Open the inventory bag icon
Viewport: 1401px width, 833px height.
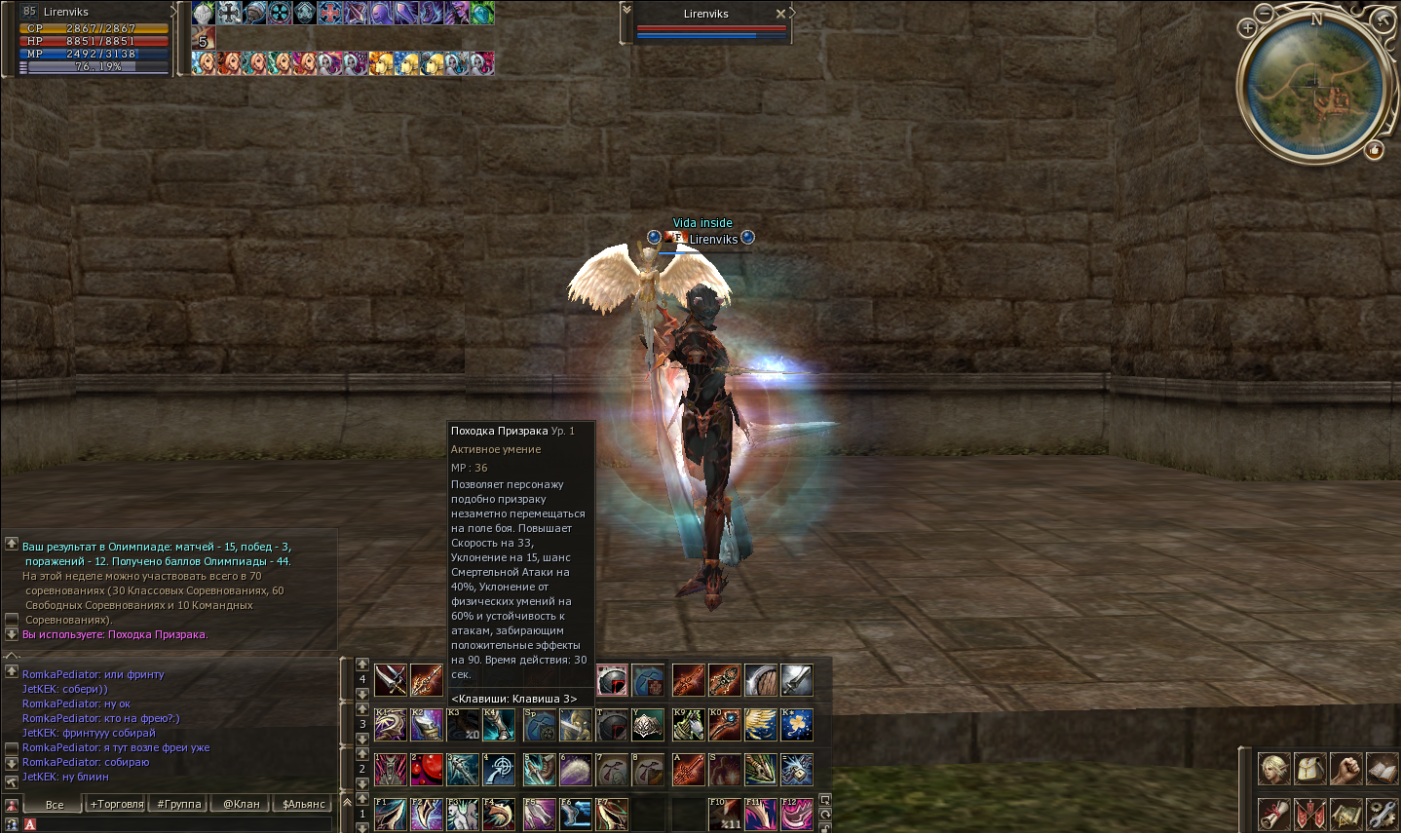tap(1310, 768)
